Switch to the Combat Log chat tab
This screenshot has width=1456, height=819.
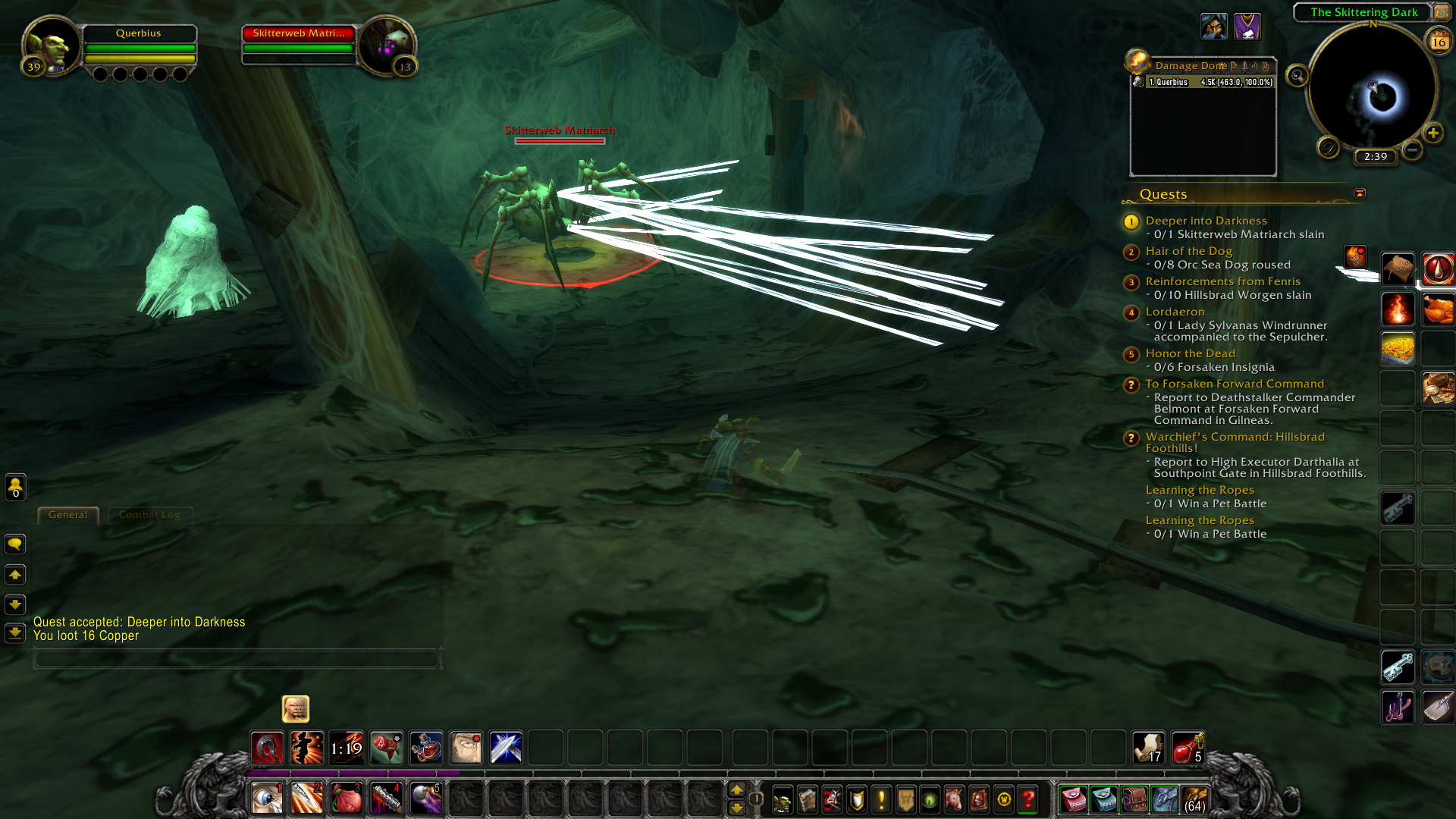point(149,515)
